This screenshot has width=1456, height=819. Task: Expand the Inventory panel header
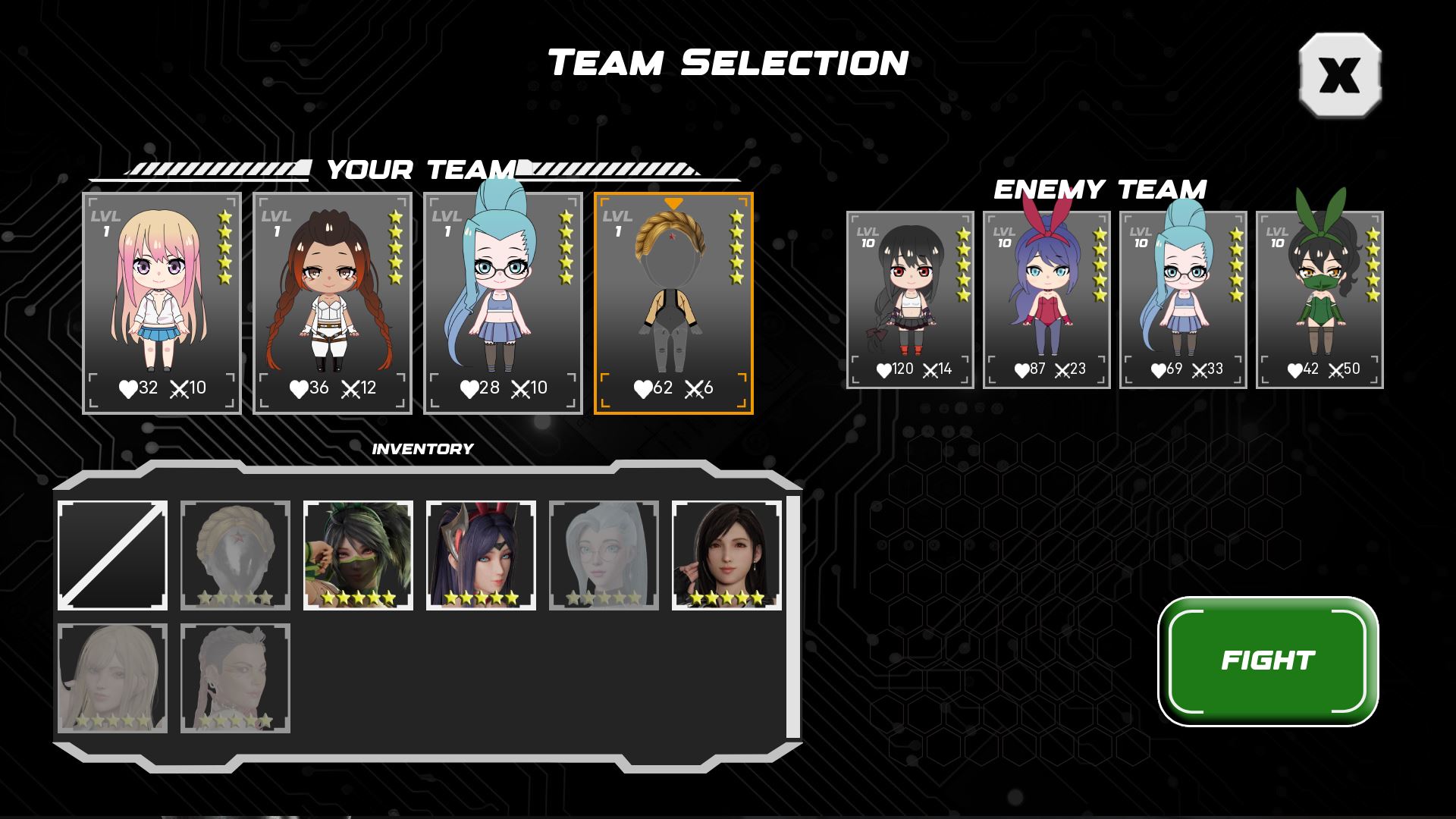(x=422, y=449)
